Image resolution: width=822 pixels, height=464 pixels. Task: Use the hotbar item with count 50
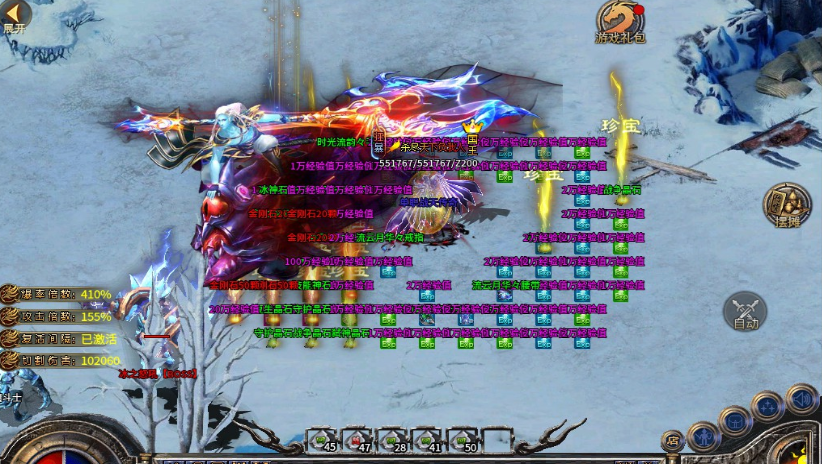(x=463, y=441)
